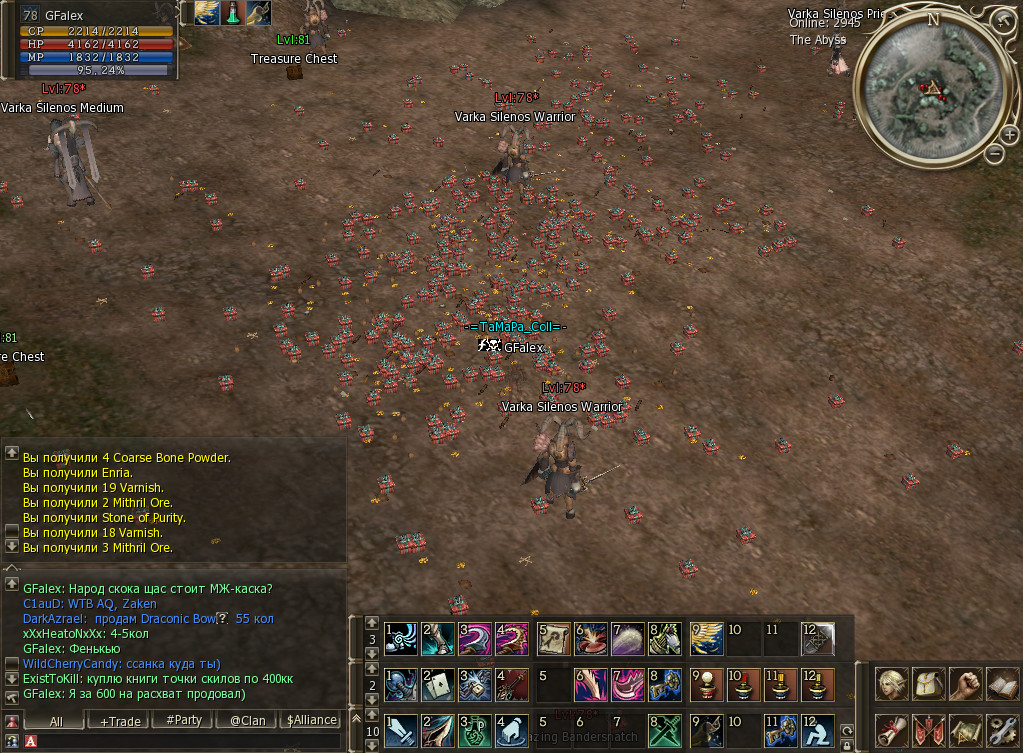Activate the crossed green swords skill
The image size is (1024, 753).
coord(665,728)
